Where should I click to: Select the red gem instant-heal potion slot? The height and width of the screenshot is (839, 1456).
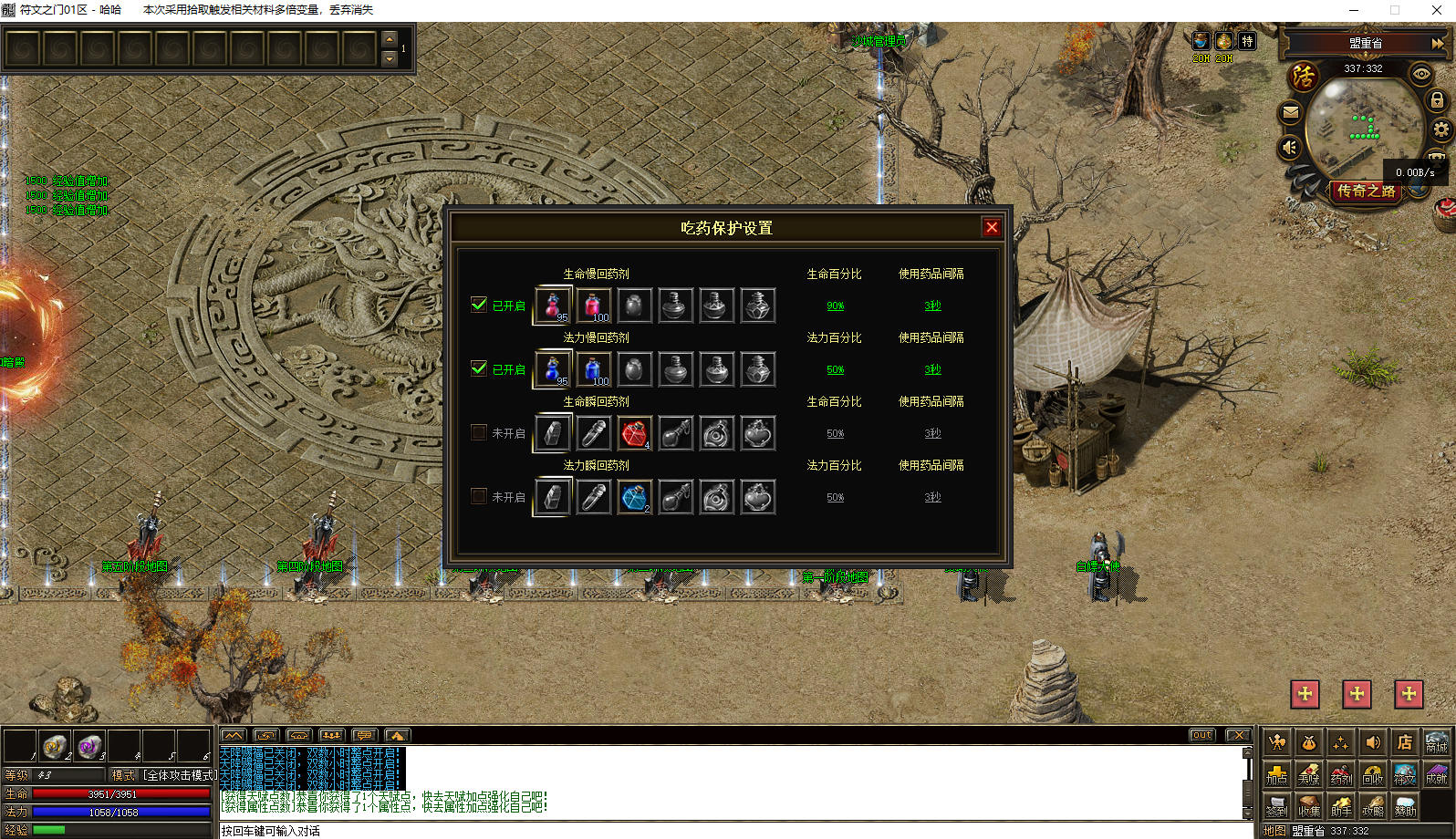(x=634, y=433)
